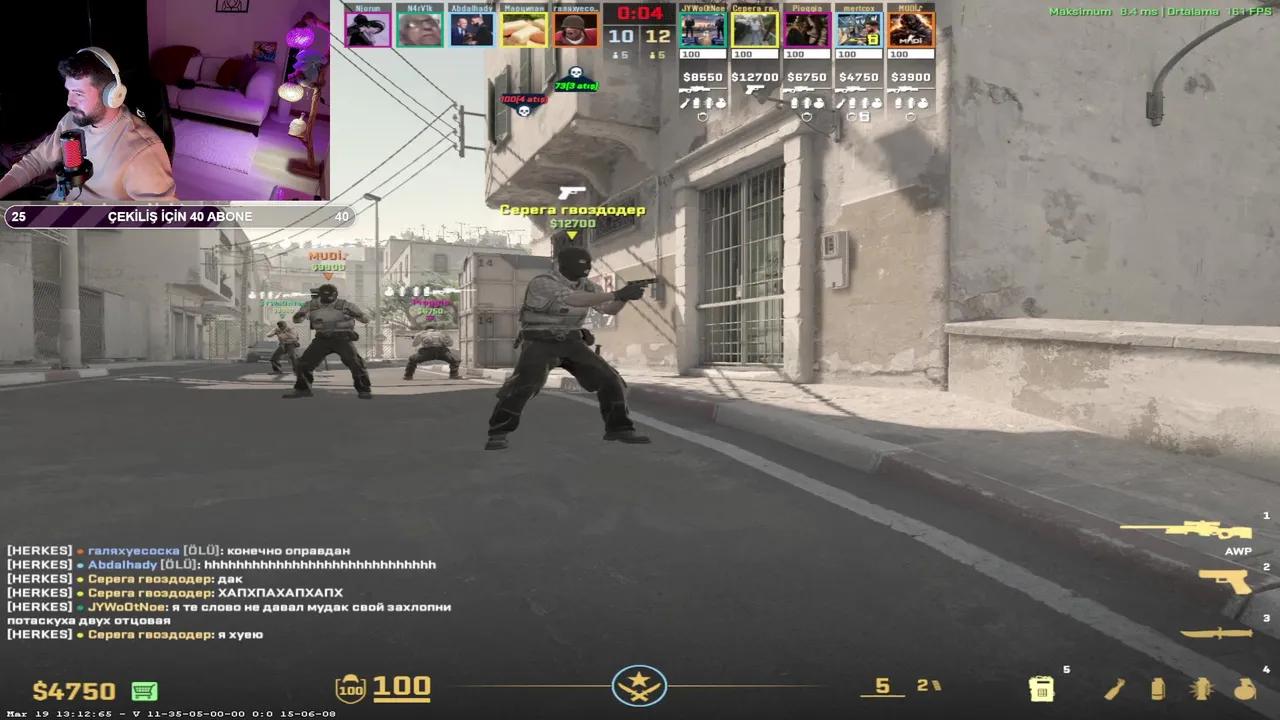Click the ÇEKİLİŞ İÇİN 40 ABONE progress bar
This screenshot has width=1280, height=720.
tap(178, 216)
